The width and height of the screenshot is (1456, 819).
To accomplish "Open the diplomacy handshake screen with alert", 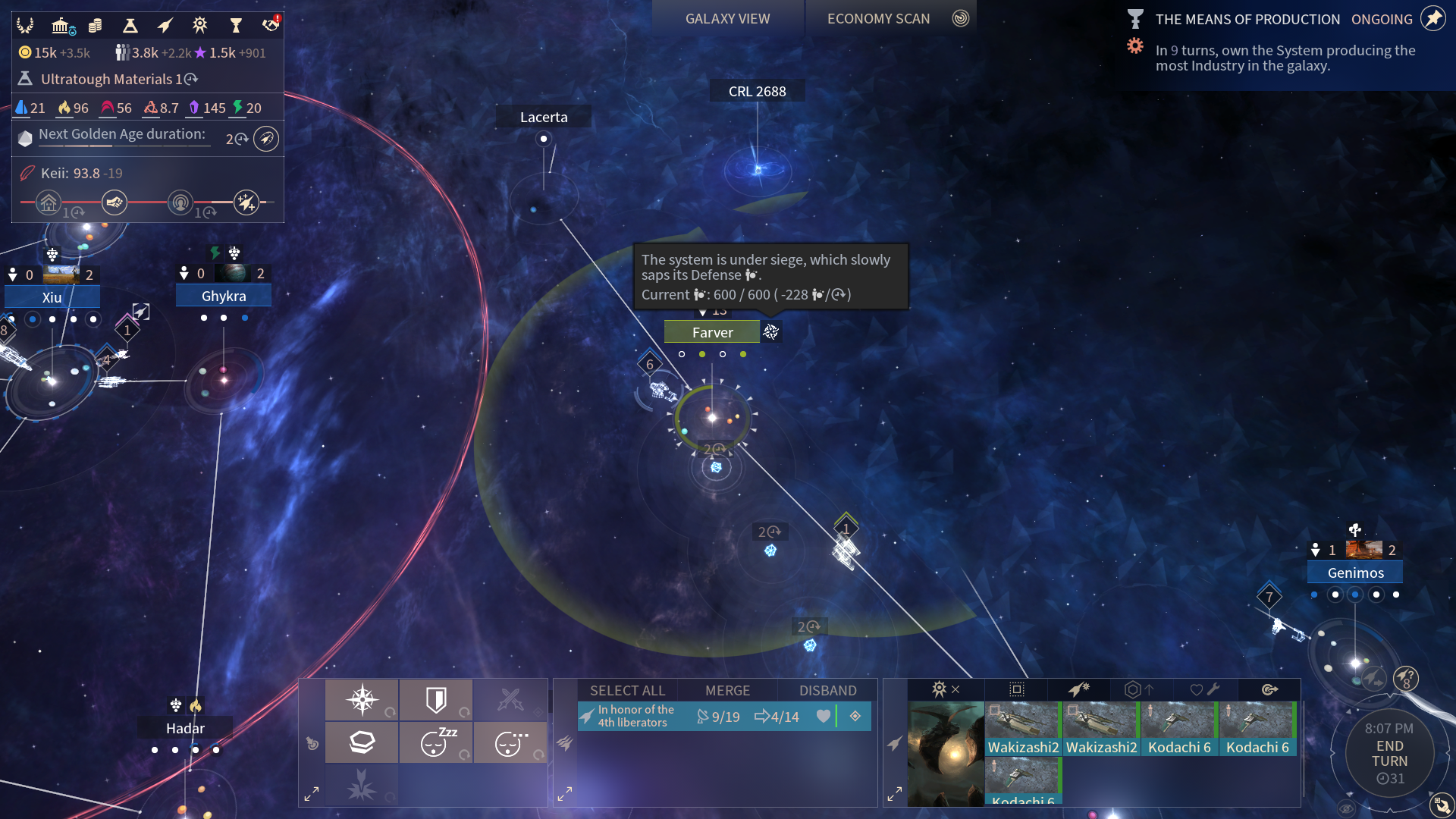I will (270, 25).
